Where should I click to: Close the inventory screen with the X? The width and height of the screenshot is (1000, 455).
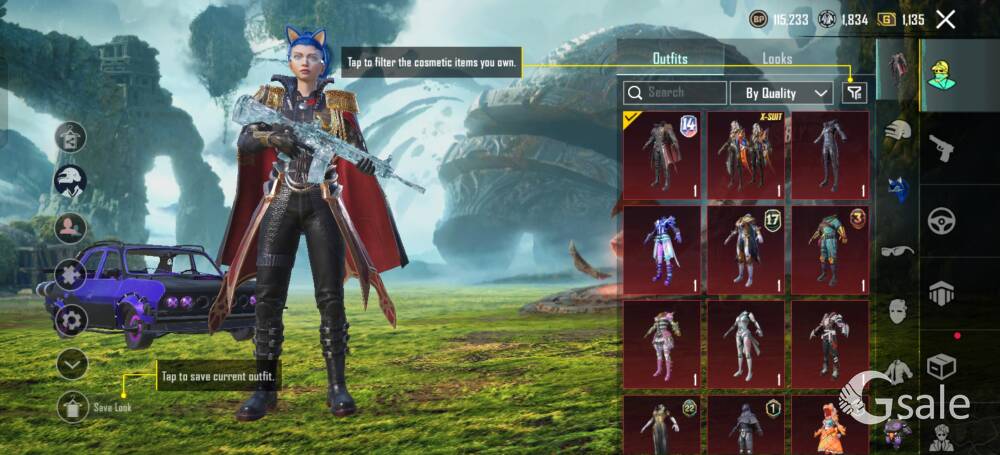pos(945,19)
